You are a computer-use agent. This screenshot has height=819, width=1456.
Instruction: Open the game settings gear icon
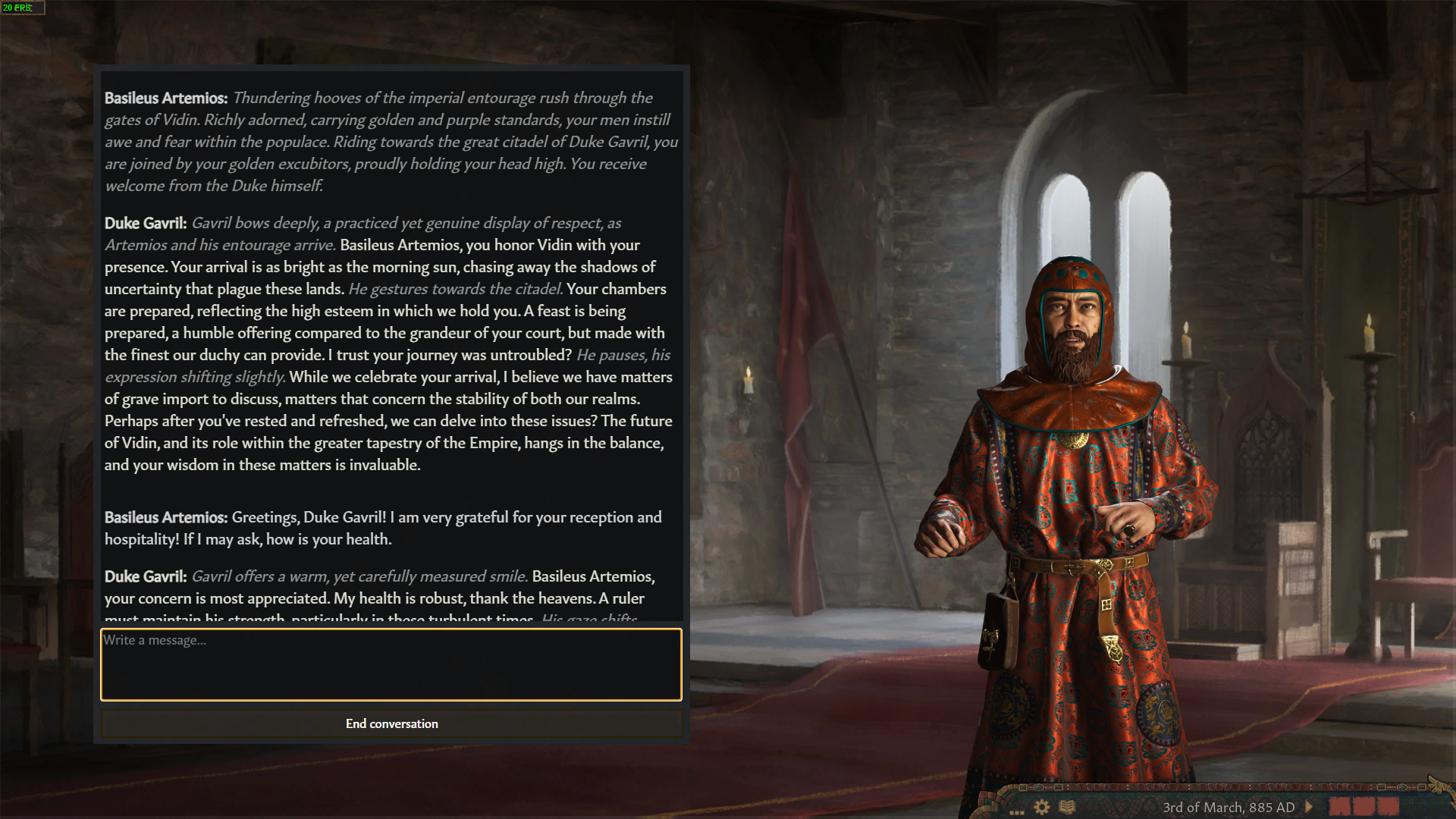(x=1041, y=806)
